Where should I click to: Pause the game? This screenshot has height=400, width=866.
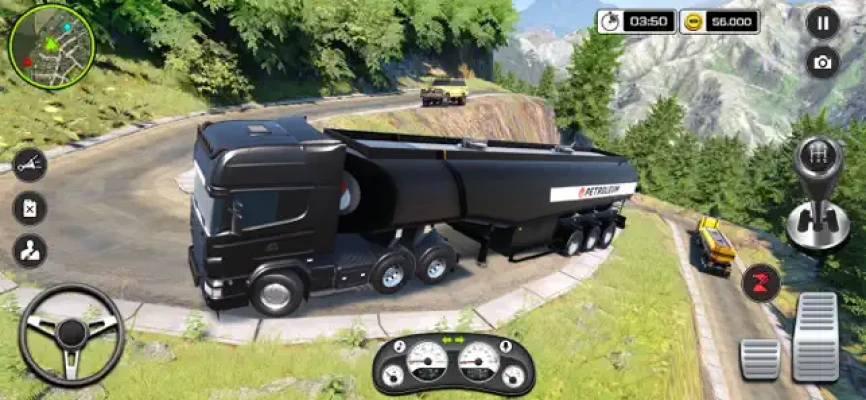(x=822, y=22)
